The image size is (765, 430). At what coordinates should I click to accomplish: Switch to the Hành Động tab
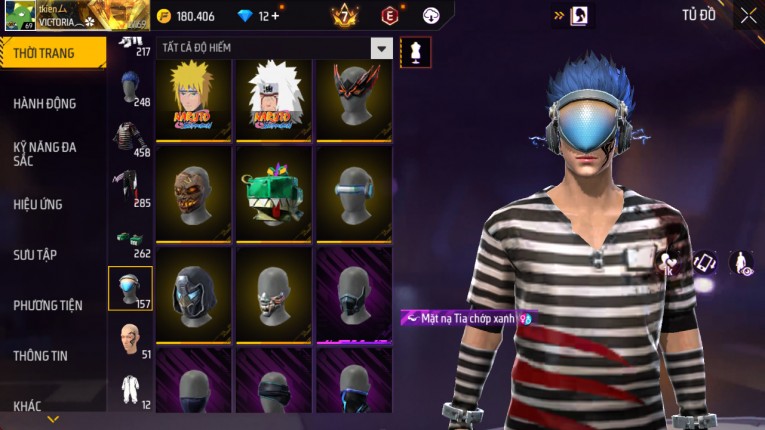[x=46, y=104]
